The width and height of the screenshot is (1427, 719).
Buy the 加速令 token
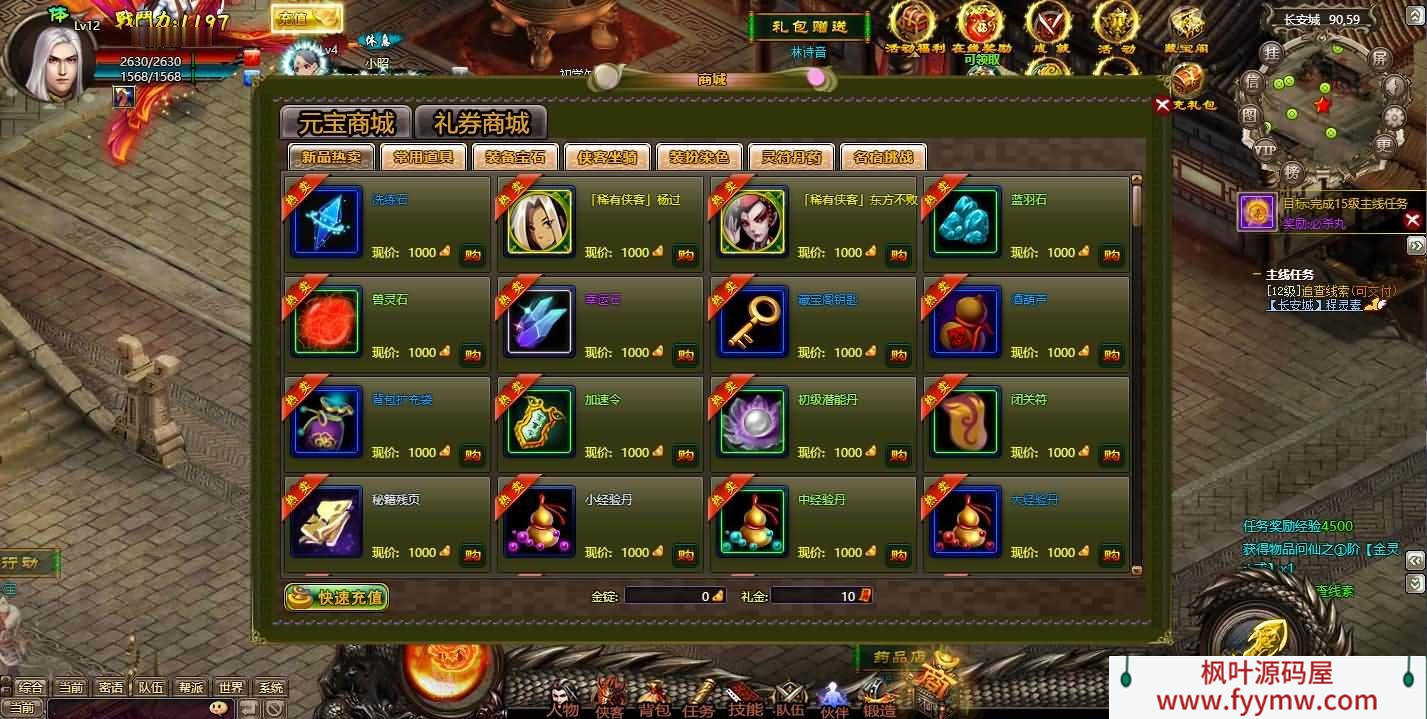685,454
